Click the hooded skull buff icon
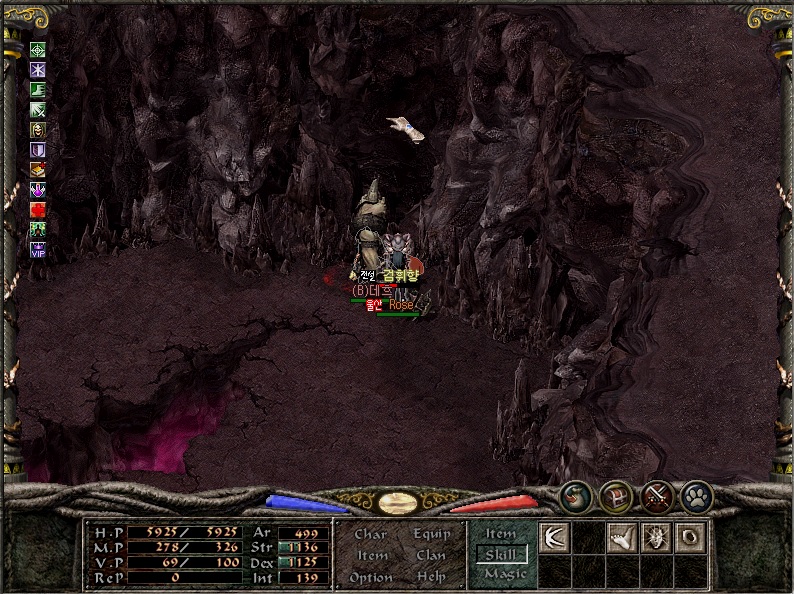 (38, 129)
